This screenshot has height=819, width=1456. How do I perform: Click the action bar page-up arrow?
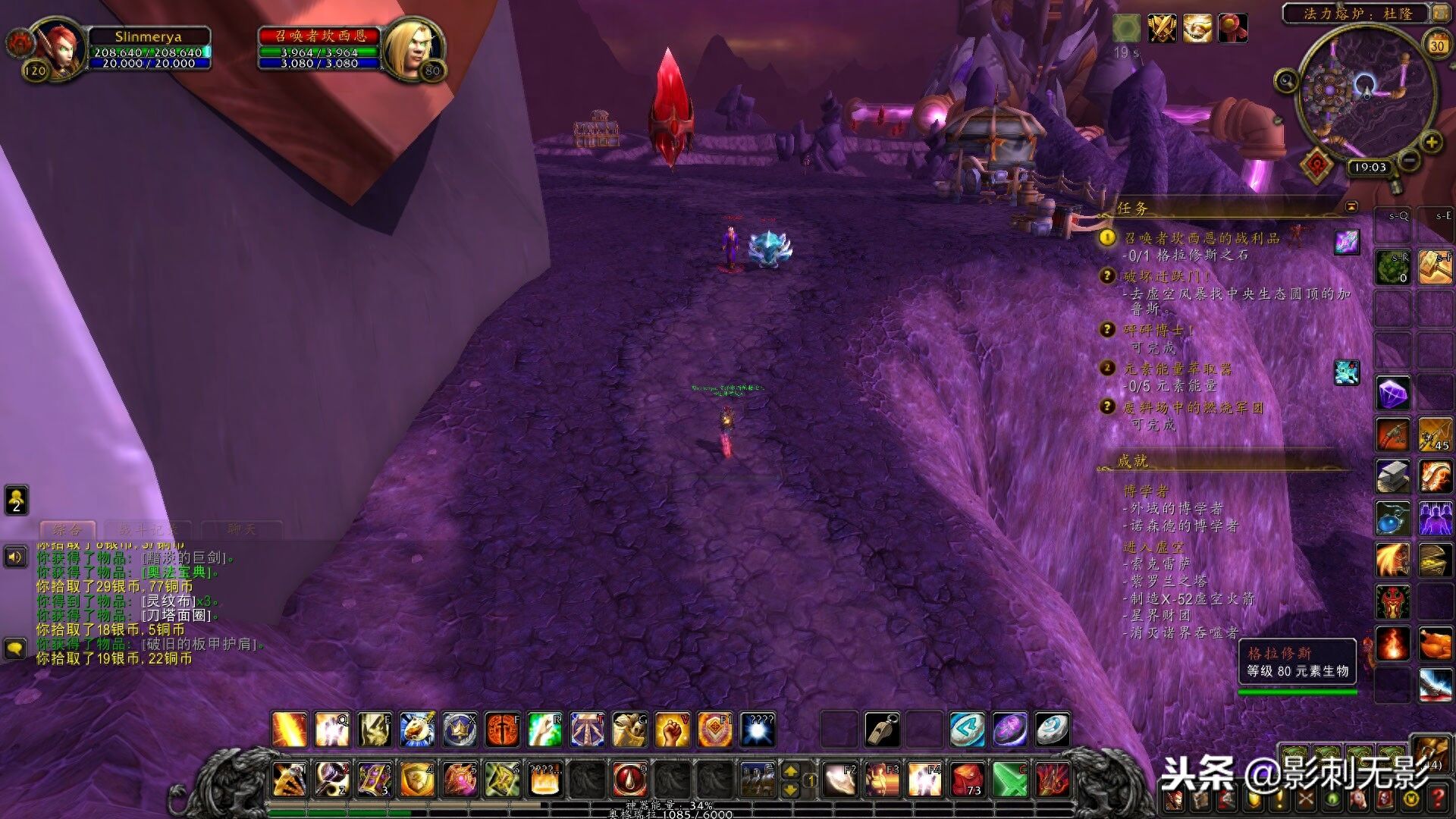click(x=790, y=771)
